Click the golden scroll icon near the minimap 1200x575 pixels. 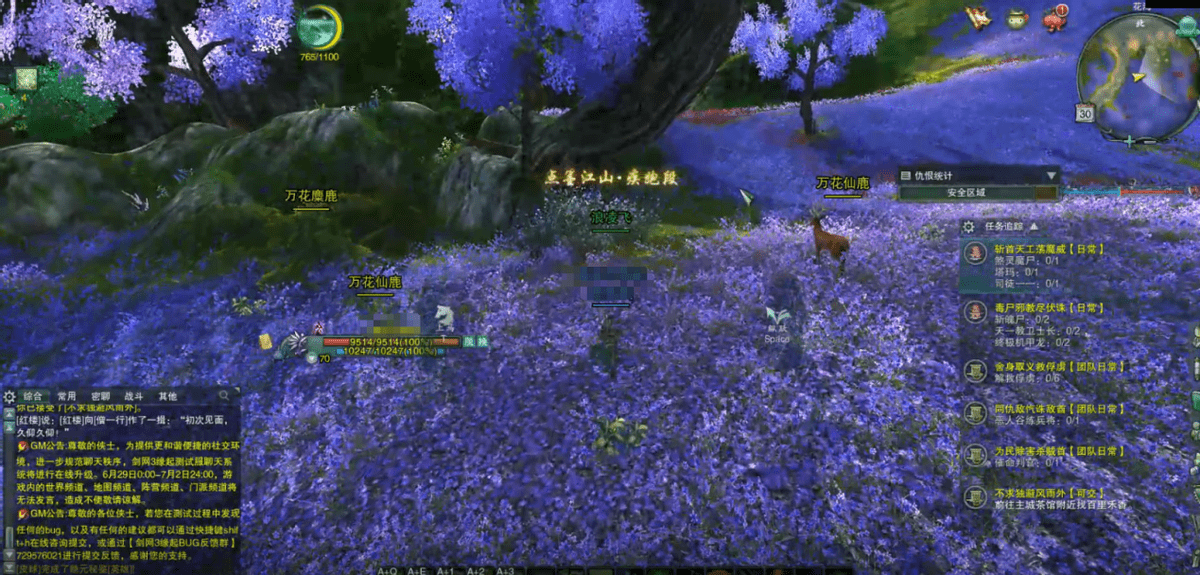pyautogui.click(x=979, y=18)
